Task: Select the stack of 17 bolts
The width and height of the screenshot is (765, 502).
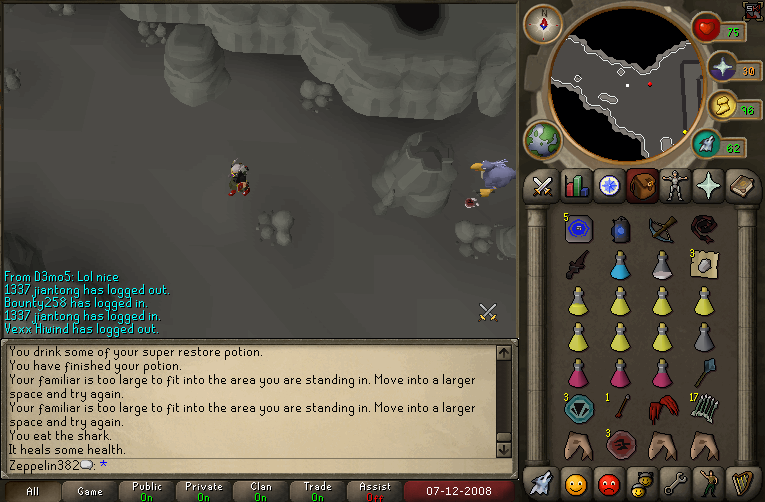Action: click(706, 410)
